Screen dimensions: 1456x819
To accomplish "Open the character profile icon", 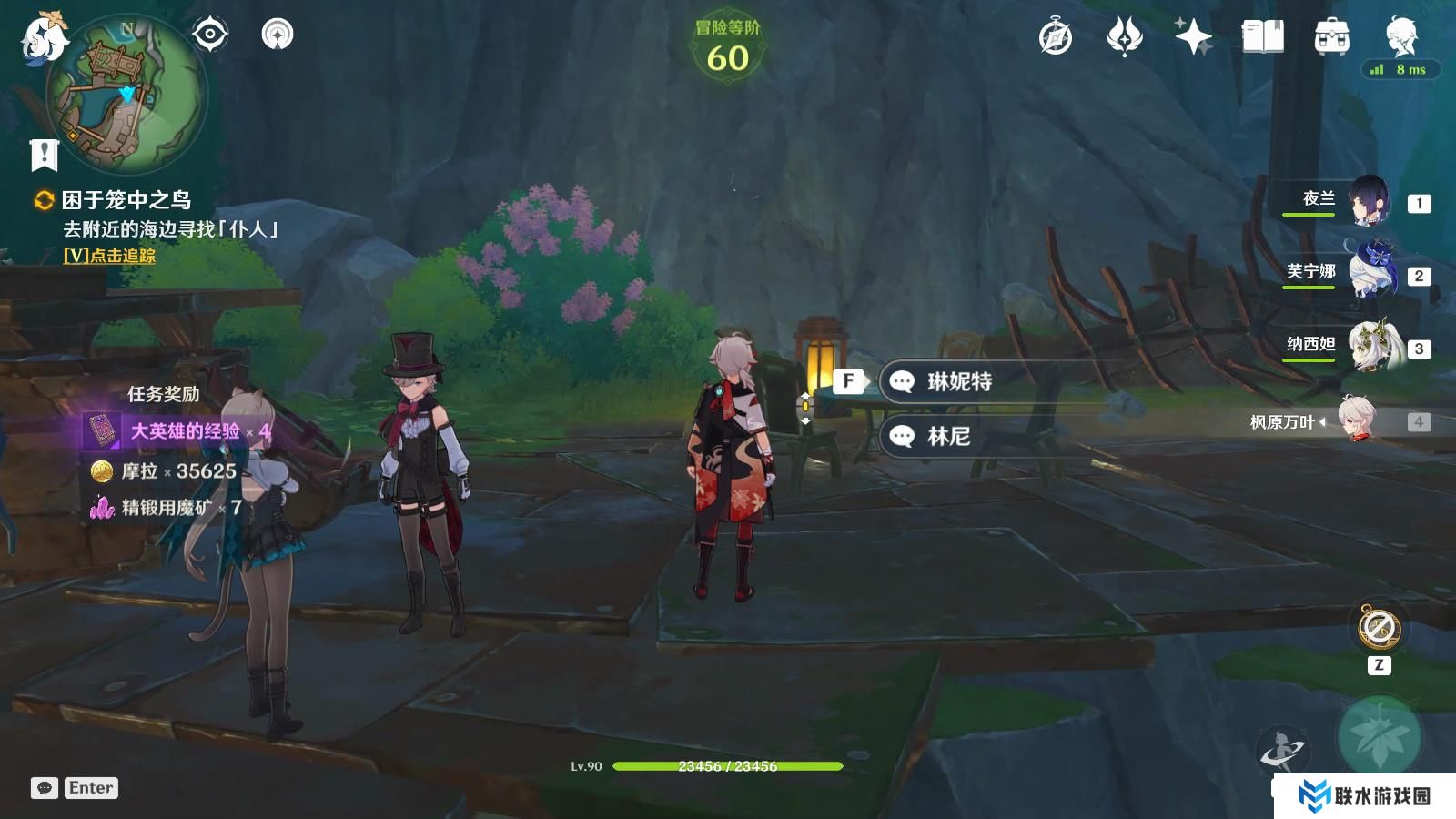I will click(1400, 35).
